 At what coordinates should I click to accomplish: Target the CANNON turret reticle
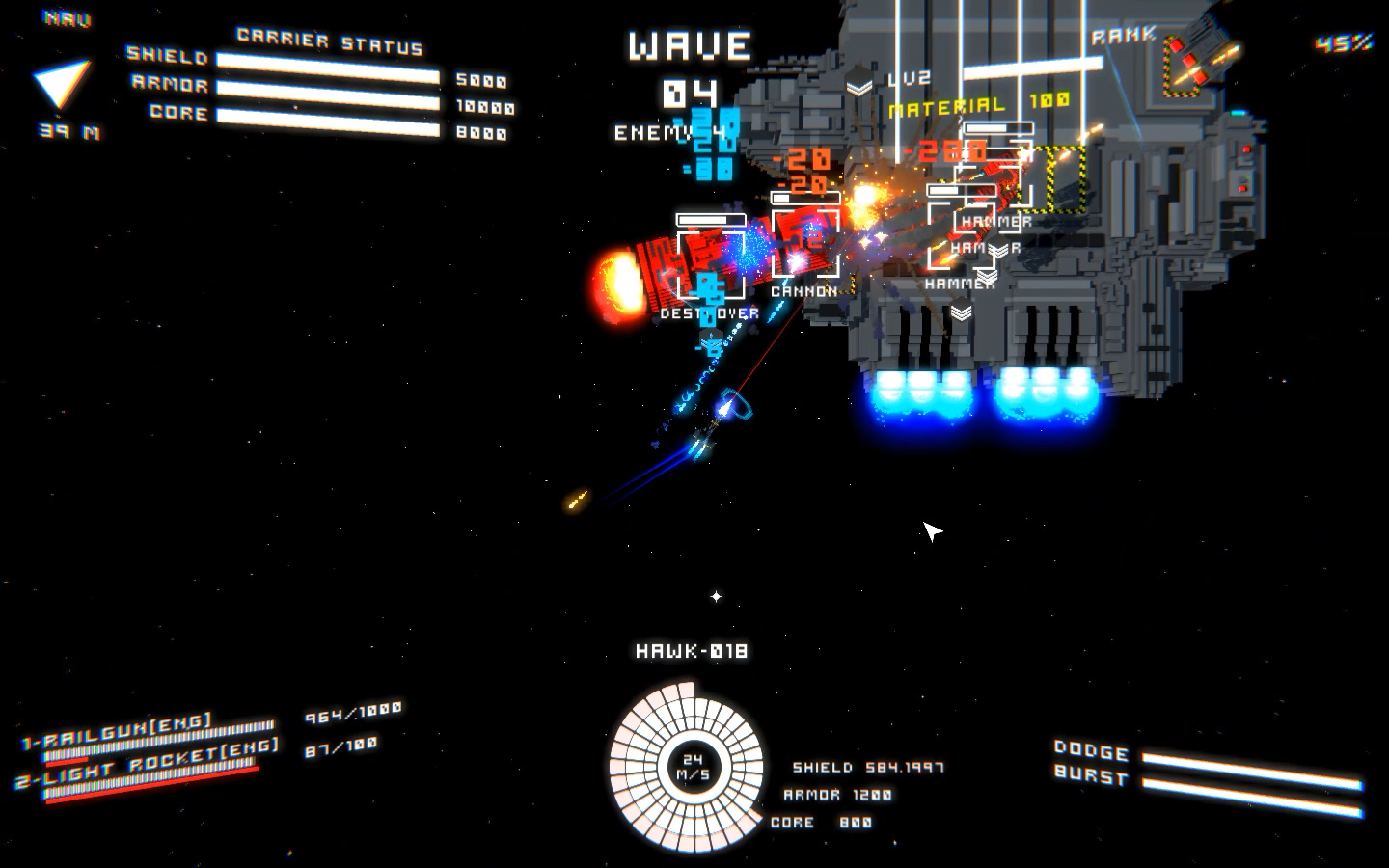click(x=805, y=241)
